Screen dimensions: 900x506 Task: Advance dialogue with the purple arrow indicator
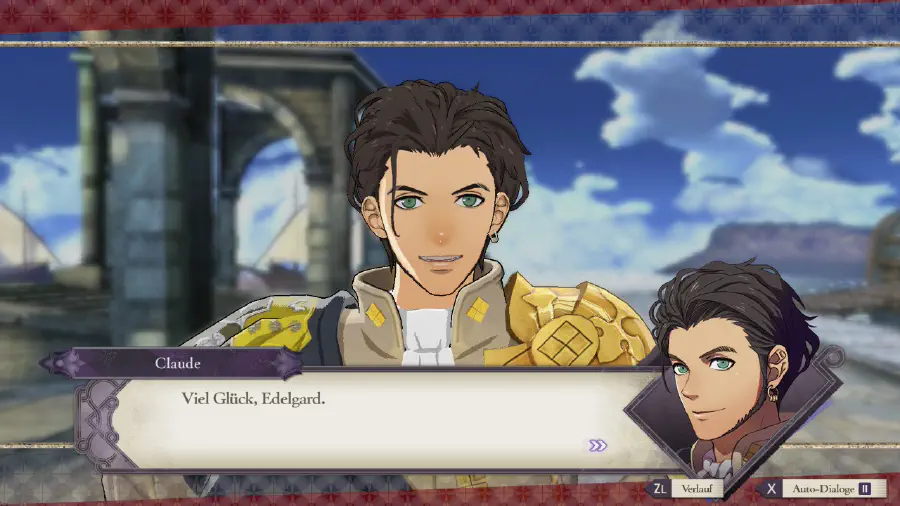597,445
